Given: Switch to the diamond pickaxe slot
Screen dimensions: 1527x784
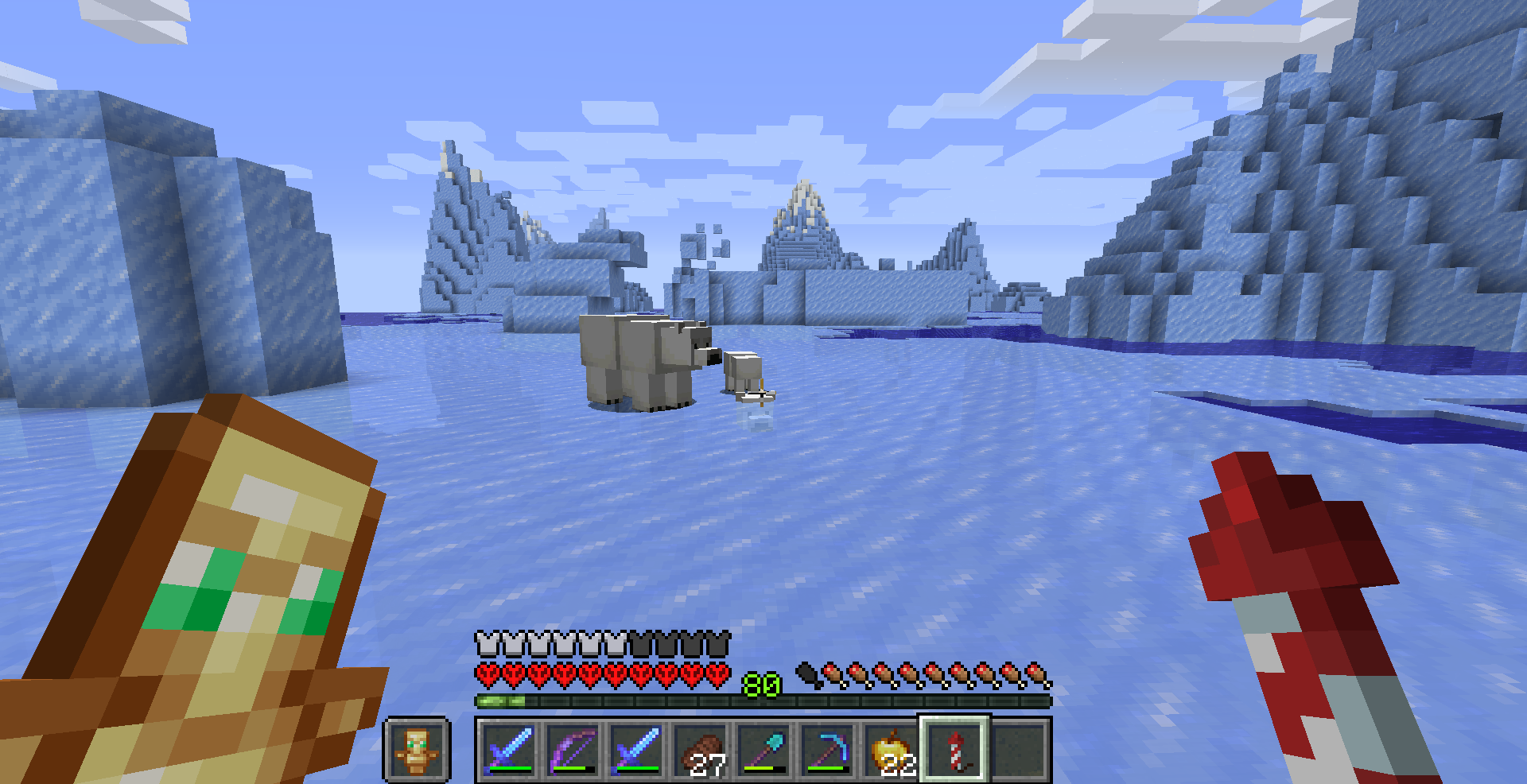Looking at the screenshot, I should (827, 750).
